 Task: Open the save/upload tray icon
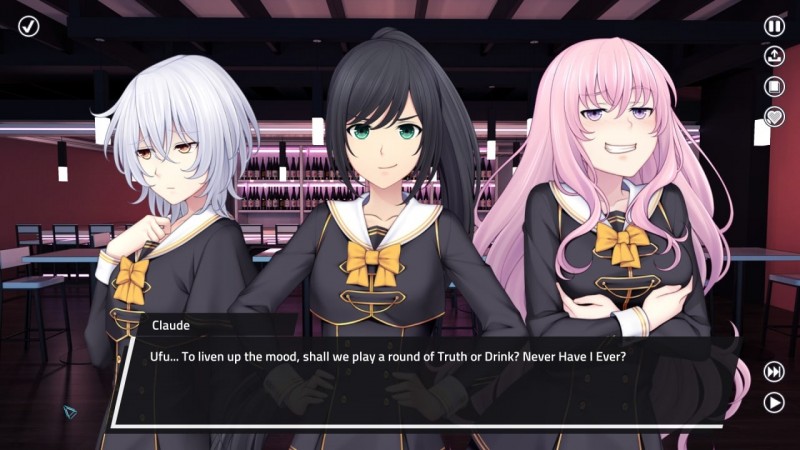point(774,56)
